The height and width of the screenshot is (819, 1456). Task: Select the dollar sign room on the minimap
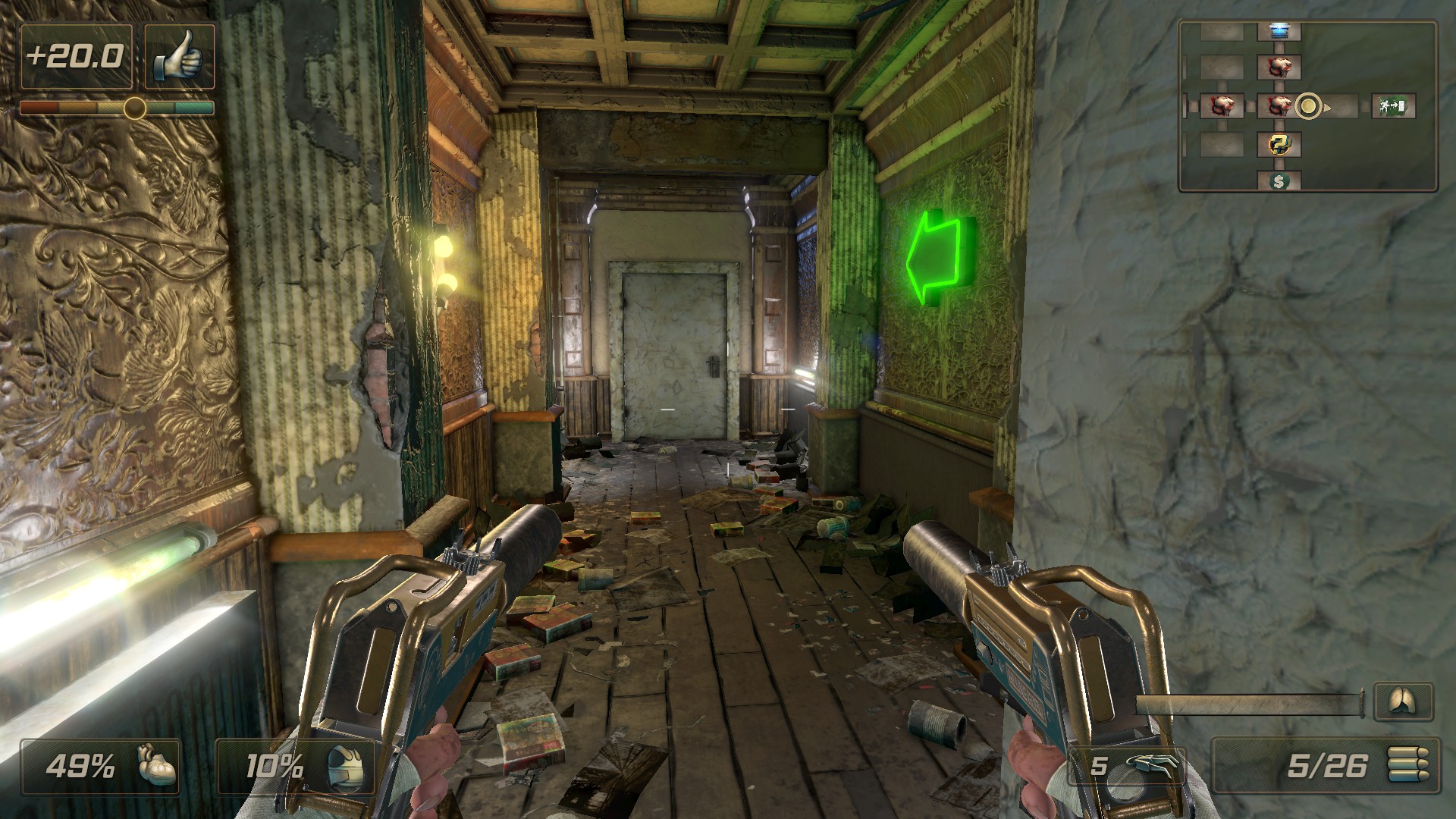point(1279,181)
